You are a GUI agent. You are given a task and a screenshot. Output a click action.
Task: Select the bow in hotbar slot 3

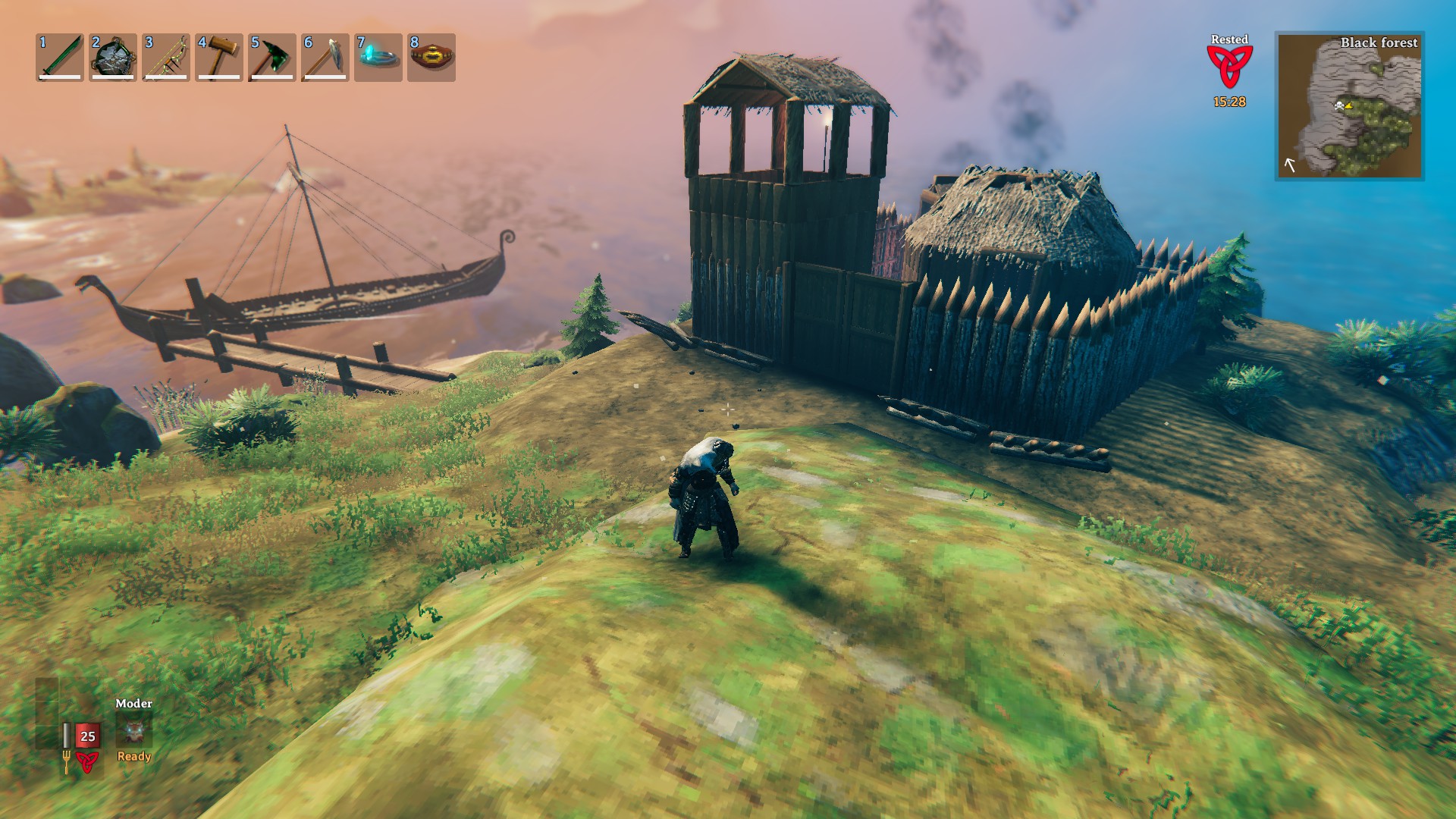point(166,57)
